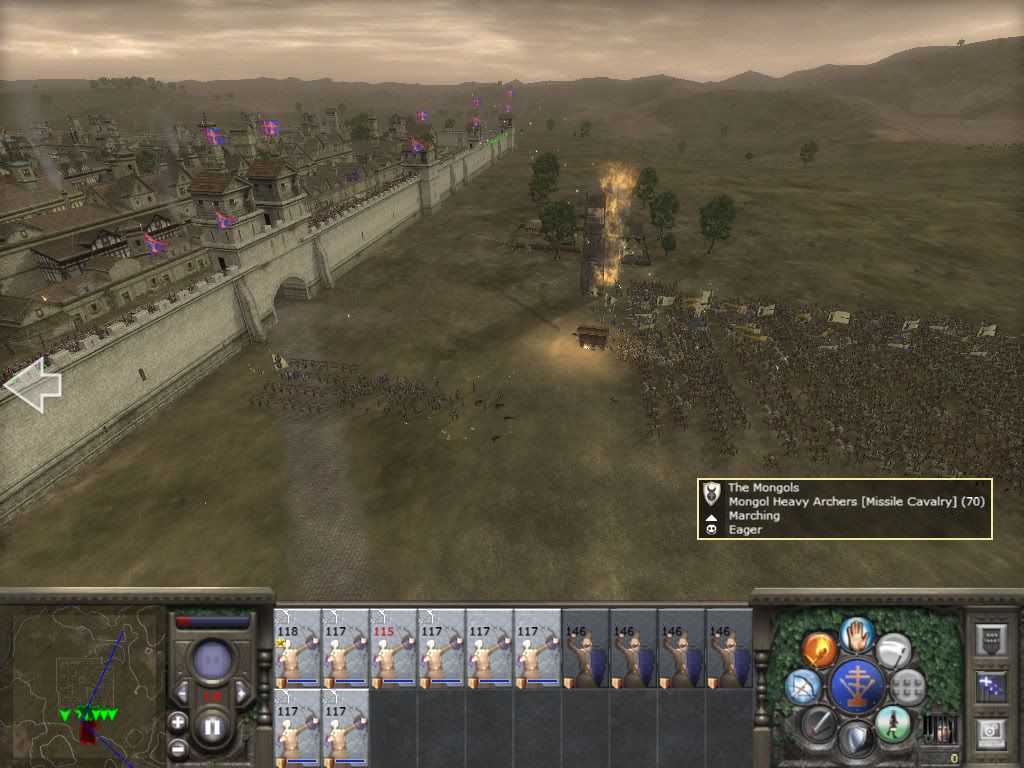Click the grey scythe special ability icon
Screen dimensions: 1024x768
(893, 650)
